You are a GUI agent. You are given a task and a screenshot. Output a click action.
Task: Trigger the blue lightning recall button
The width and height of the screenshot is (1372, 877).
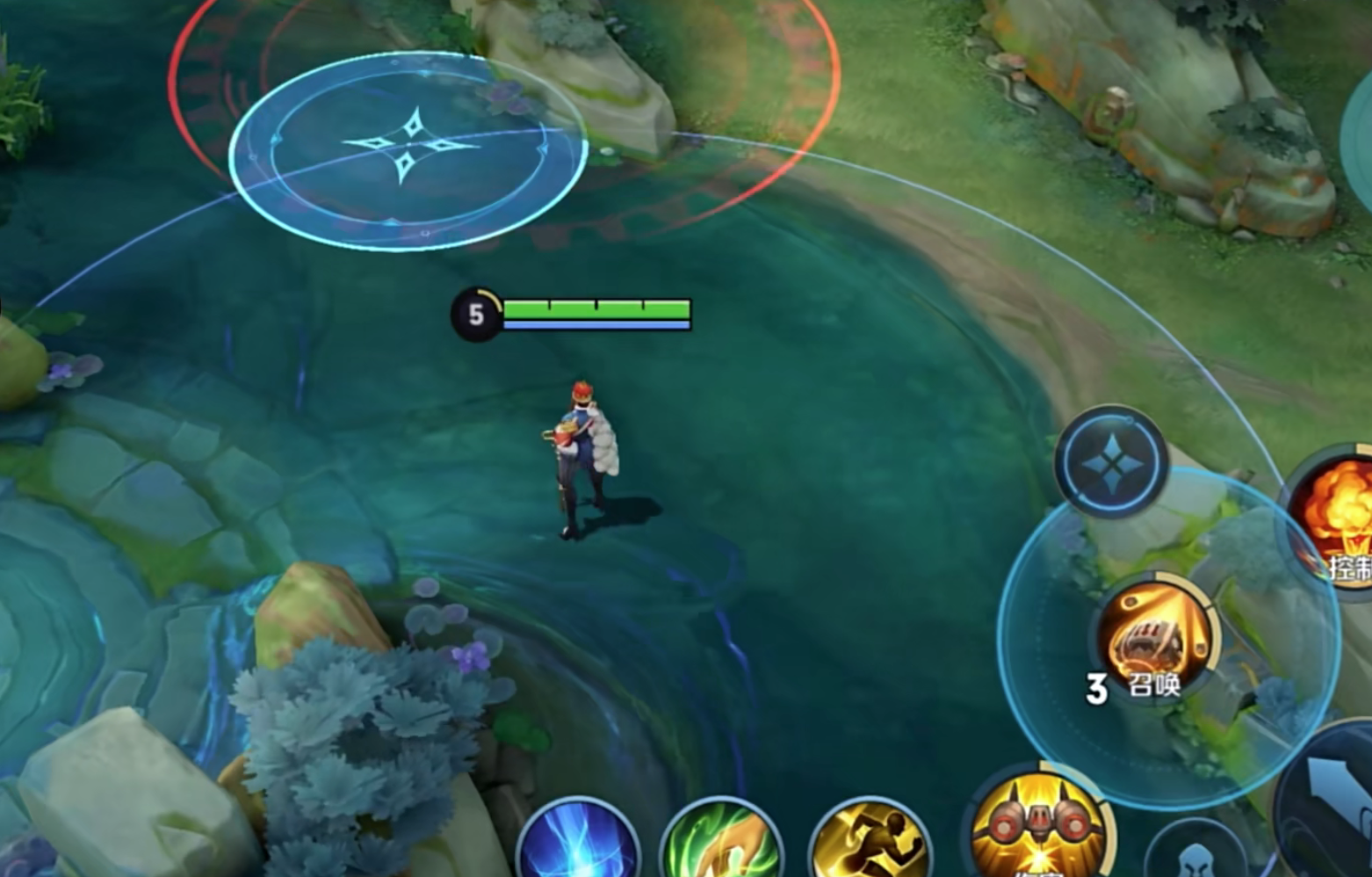(x=578, y=842)
